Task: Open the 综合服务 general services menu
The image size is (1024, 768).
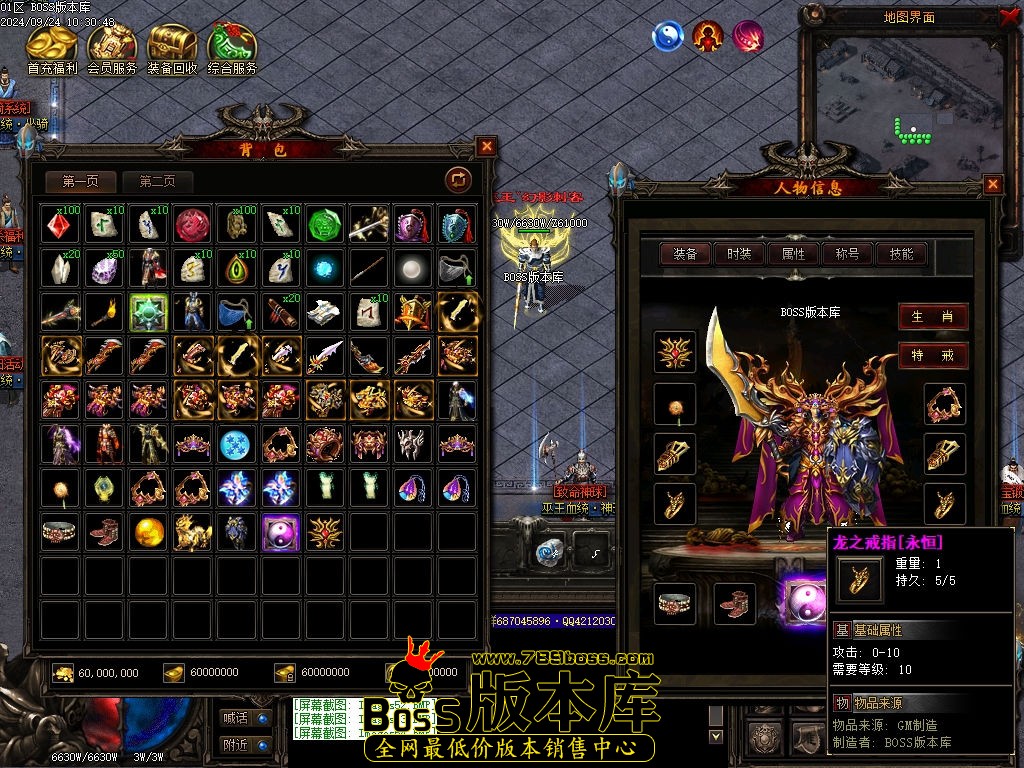Action: coord(232,47)
